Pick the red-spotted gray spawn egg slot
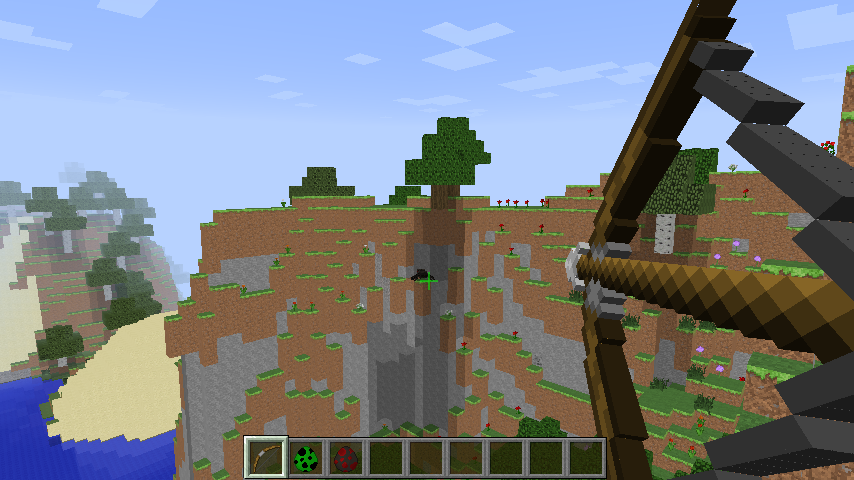Screen dimensions: 854x480 [346, 458]
